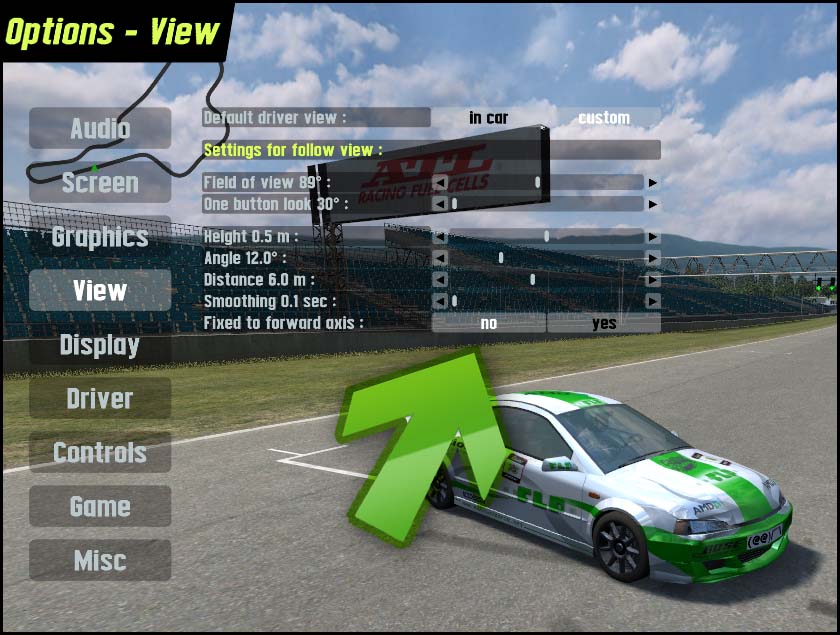The width and height of the screenshot is (840, 635).
Task: Choose custom default driver view
Action: (x=604, y=117)
